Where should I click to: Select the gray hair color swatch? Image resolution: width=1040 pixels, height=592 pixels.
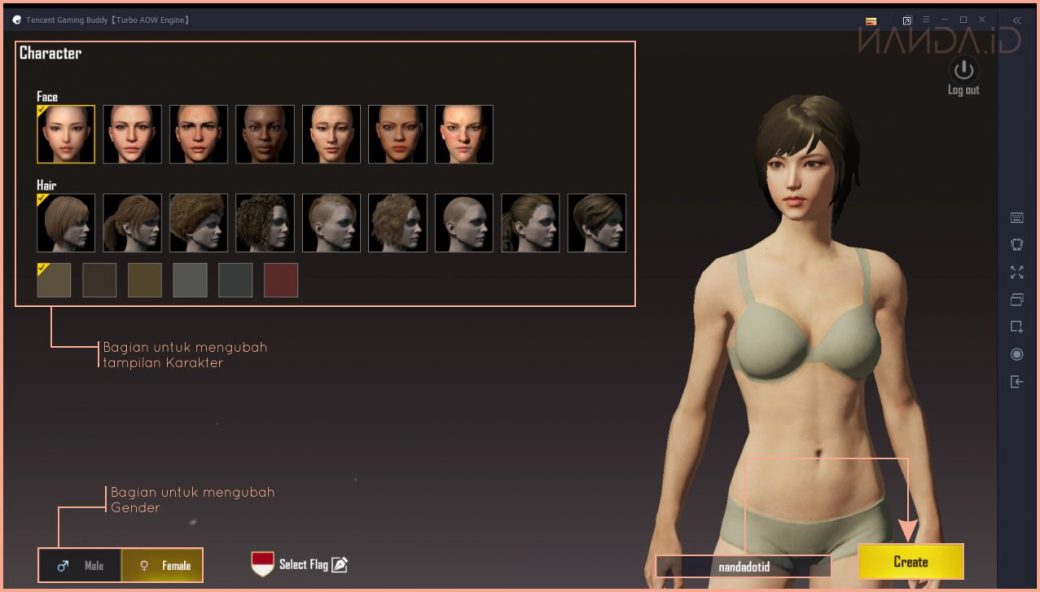tap(190, 281)
